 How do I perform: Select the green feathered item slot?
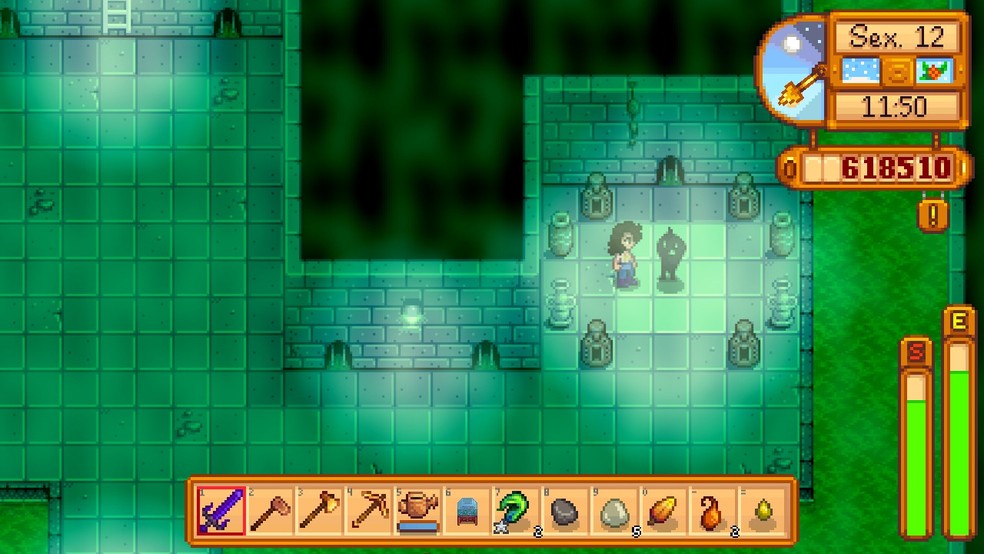516,512
